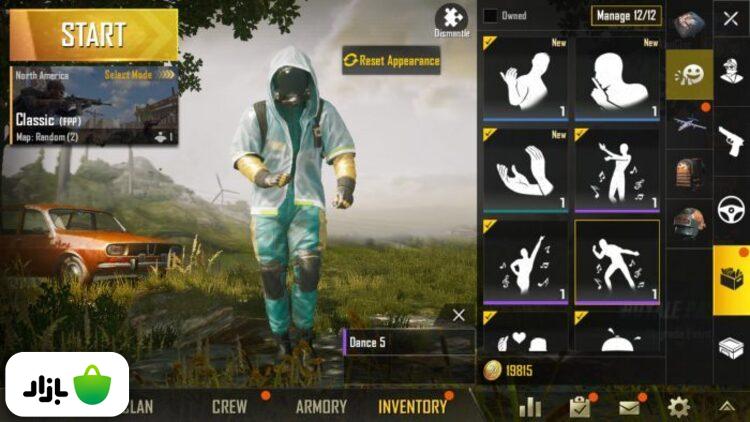
Task: Switch to the pistol weapons tab
Action: click(x=730, y=142)
